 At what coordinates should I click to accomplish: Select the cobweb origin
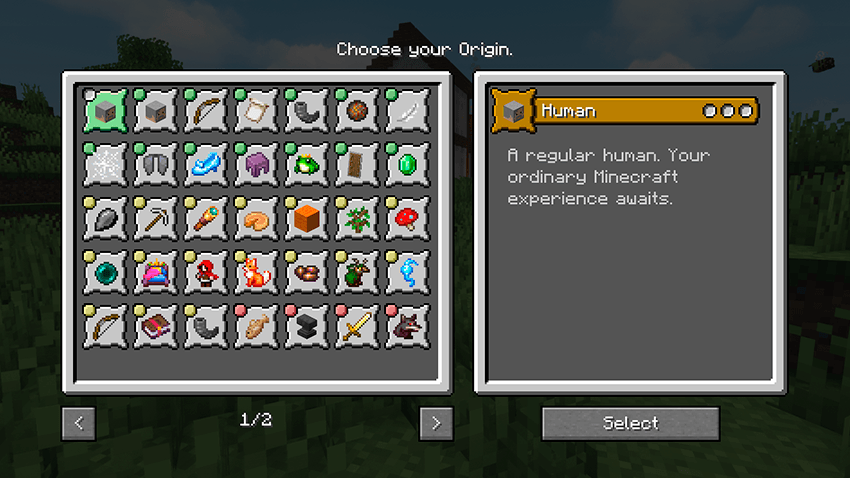105,164
